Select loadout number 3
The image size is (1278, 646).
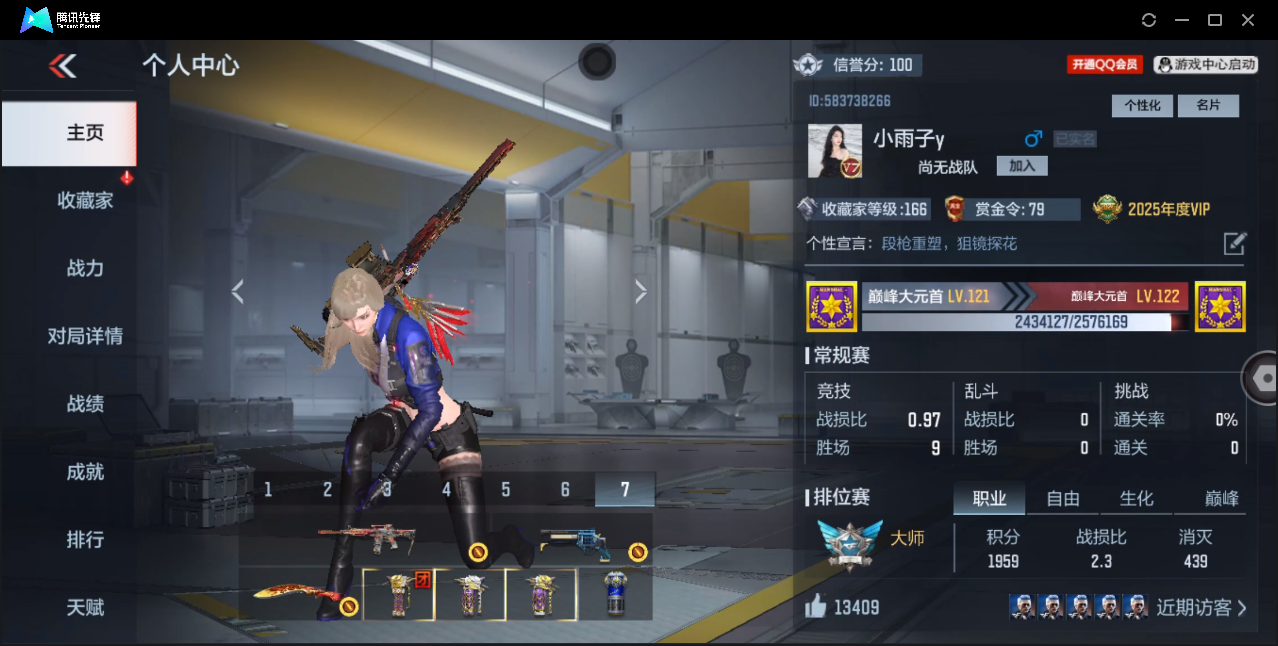click(387, 489)
